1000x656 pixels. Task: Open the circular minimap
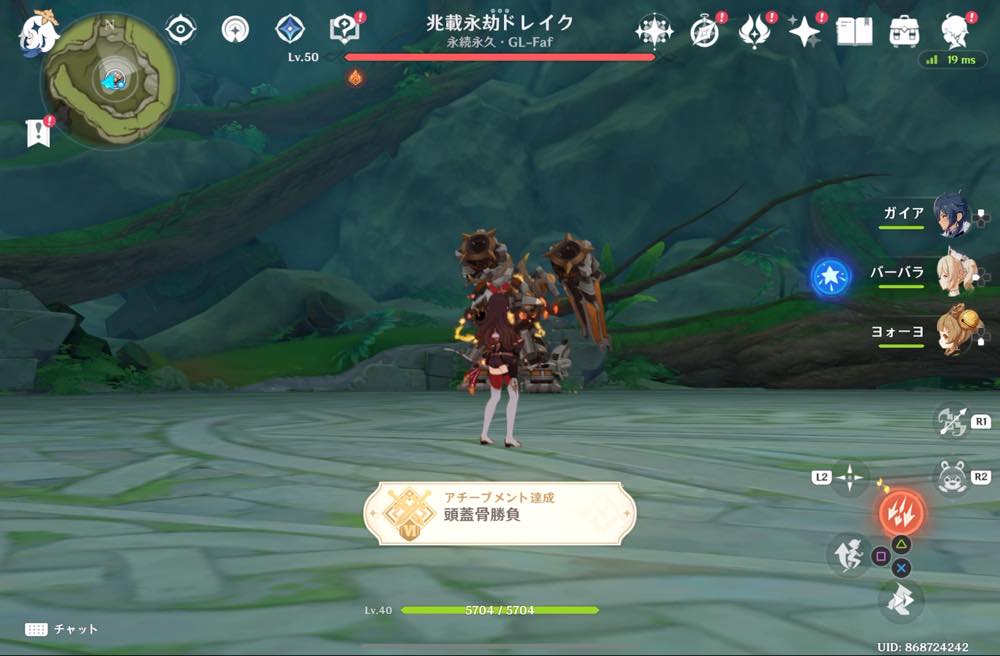tap(110, 78)
